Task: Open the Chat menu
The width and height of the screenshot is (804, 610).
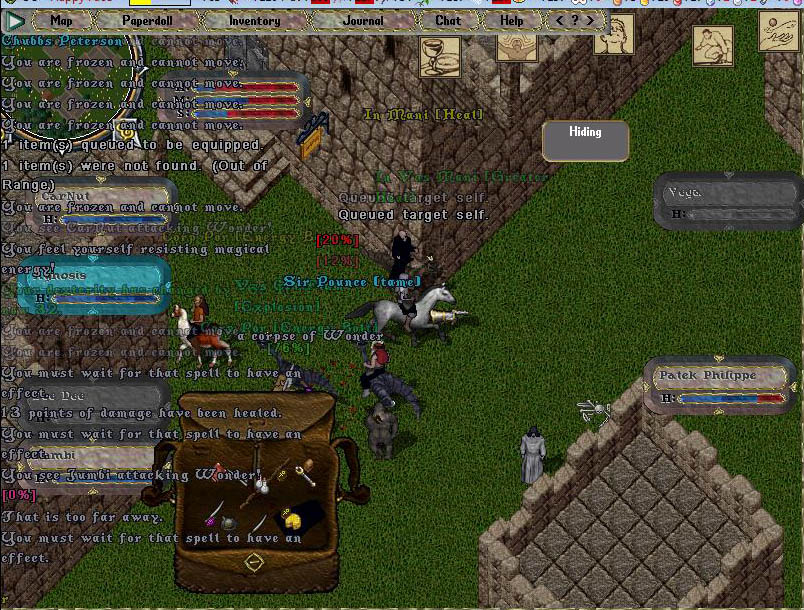Action: [448, 20]
